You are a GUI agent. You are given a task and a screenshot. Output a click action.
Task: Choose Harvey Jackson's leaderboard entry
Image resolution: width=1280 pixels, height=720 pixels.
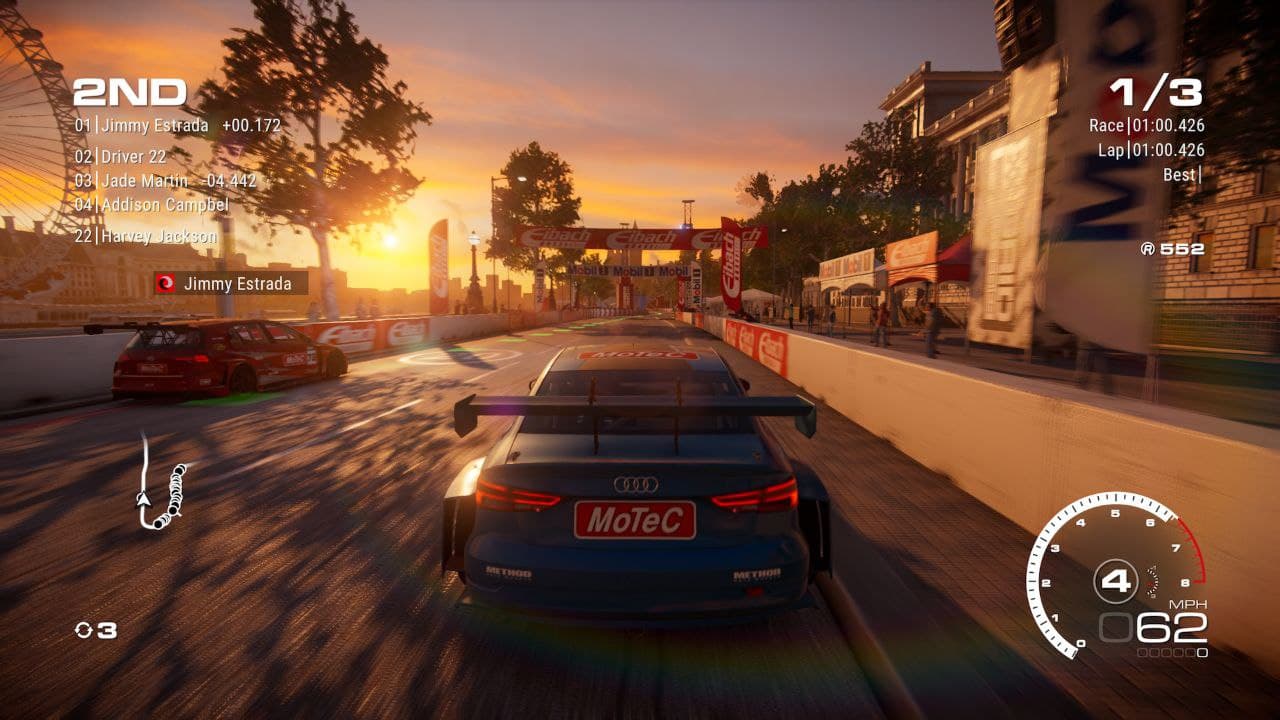[146, 236]
